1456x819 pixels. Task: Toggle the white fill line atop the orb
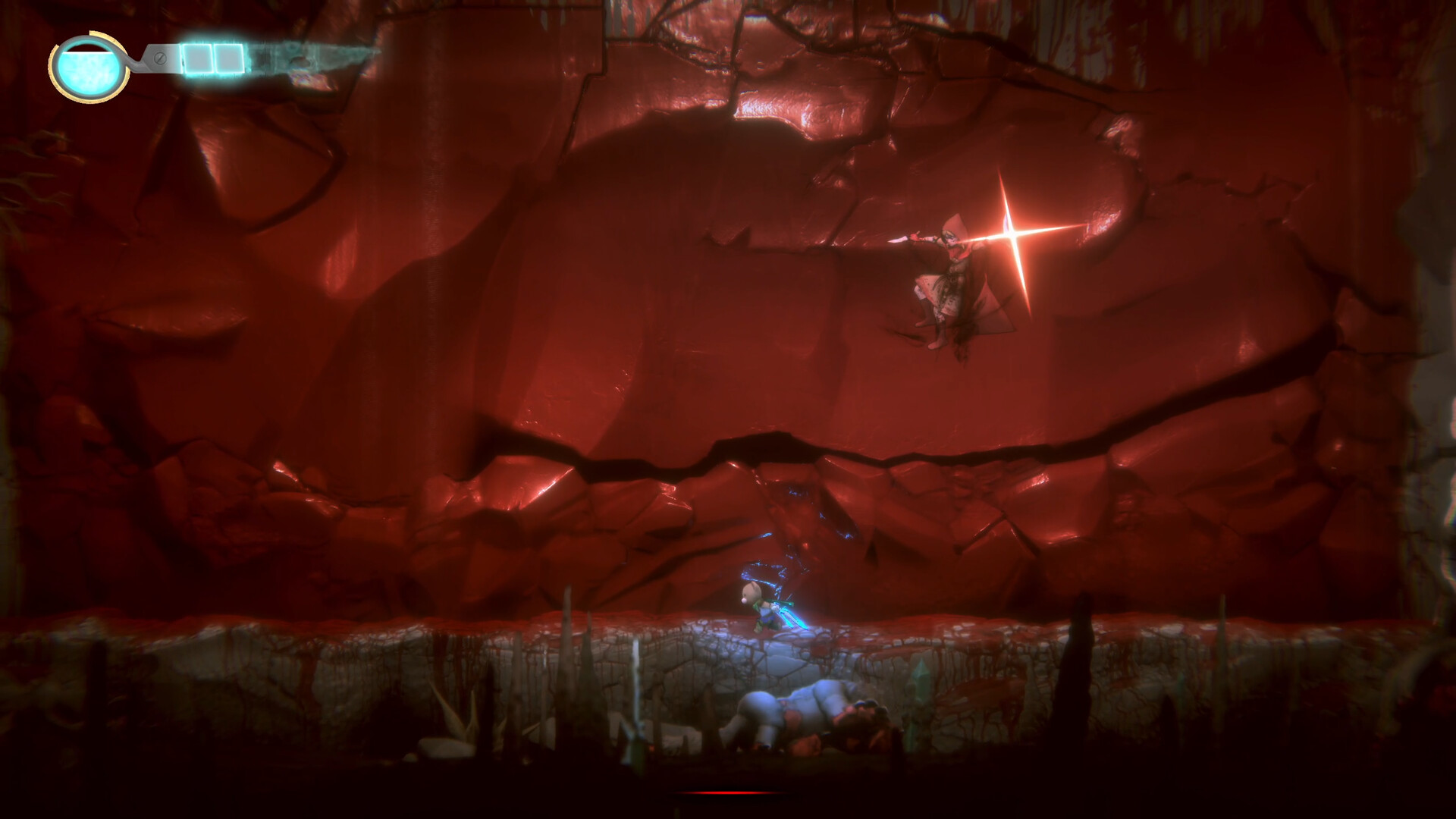click(88, 52)
